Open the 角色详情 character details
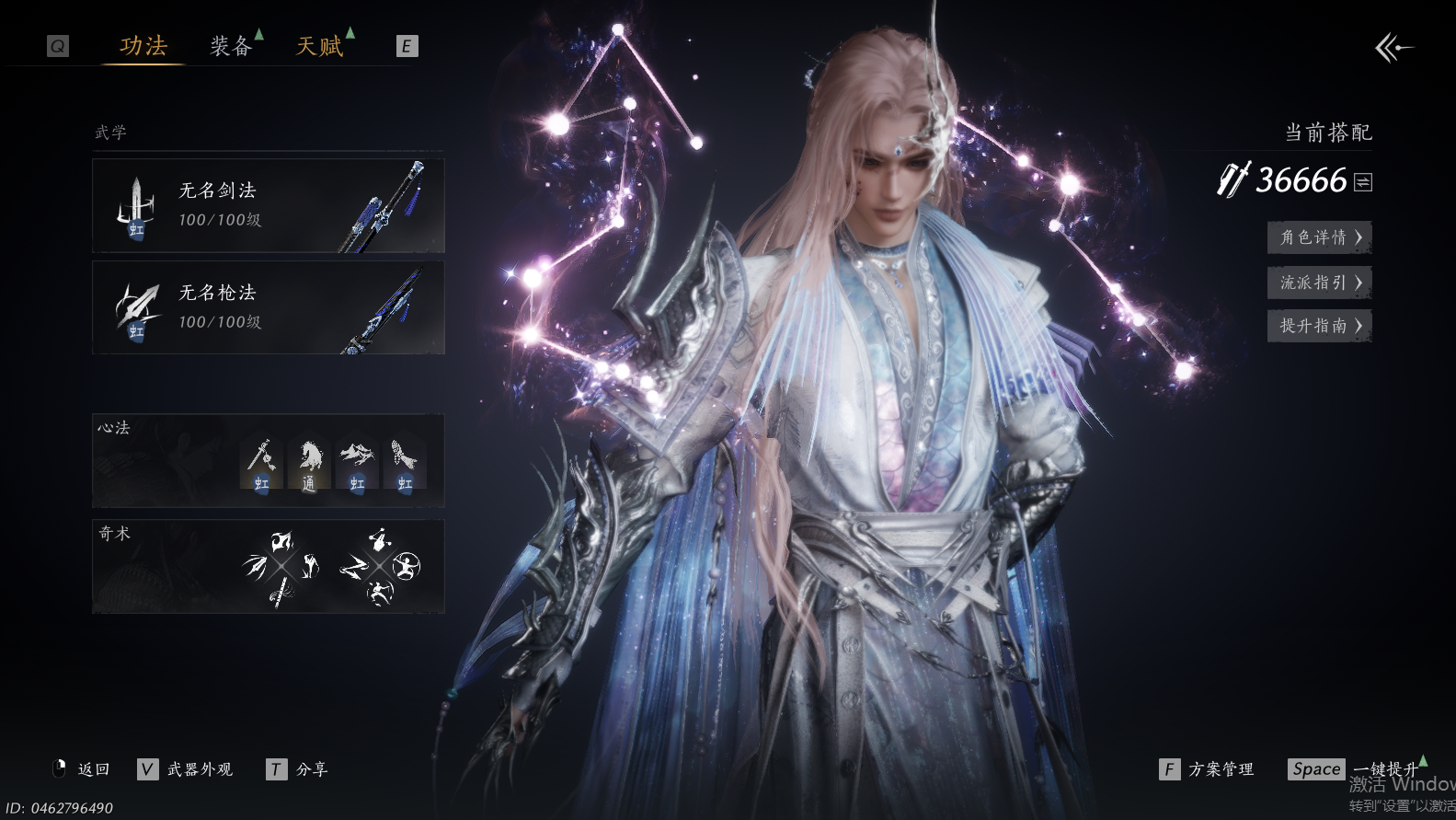The height and width of the screenshot is (820, 1456). click(x=1319, y=237)
